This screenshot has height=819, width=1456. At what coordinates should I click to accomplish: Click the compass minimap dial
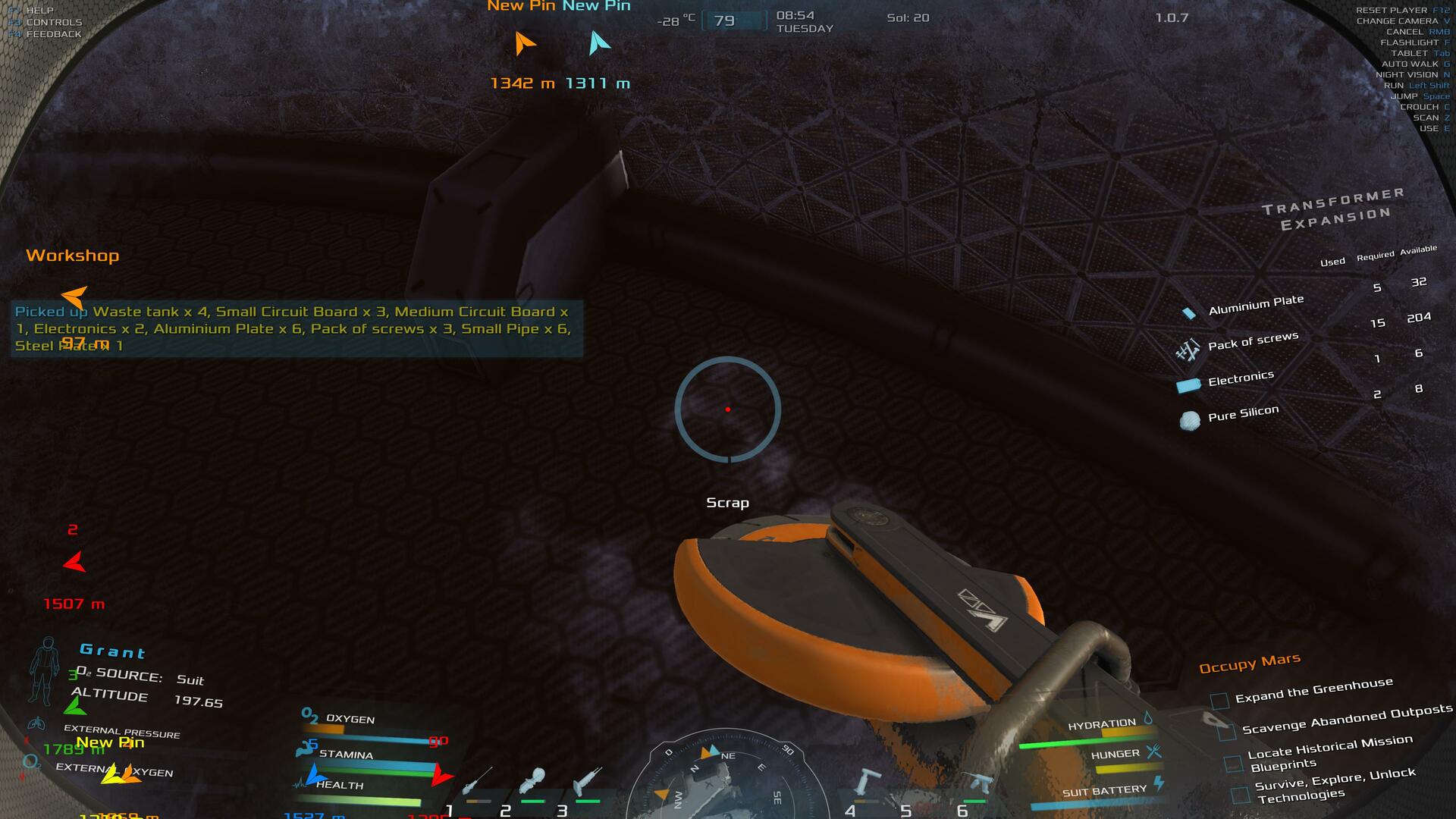coord(725,781)
